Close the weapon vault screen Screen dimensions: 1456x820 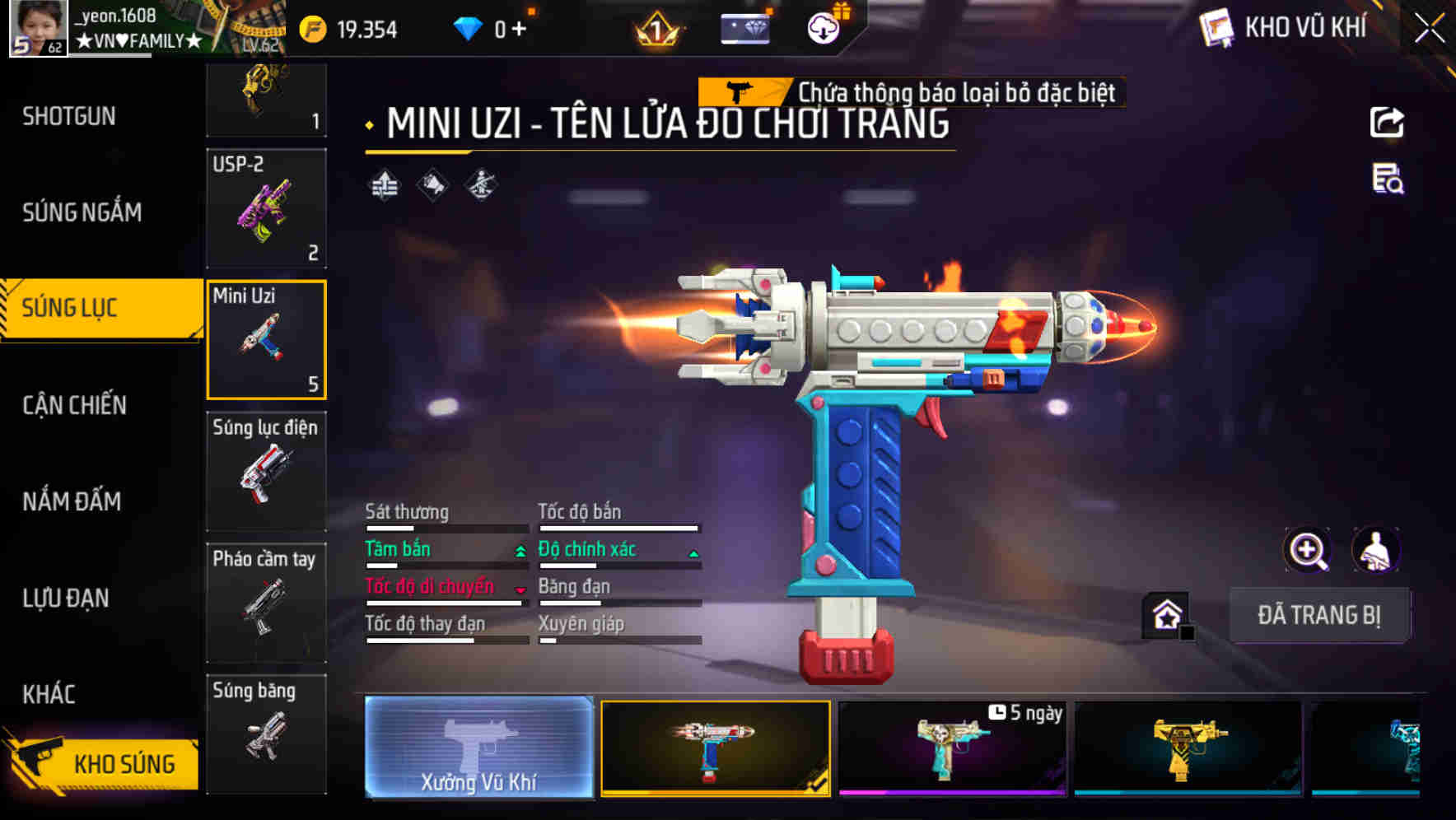point(1430,29)
